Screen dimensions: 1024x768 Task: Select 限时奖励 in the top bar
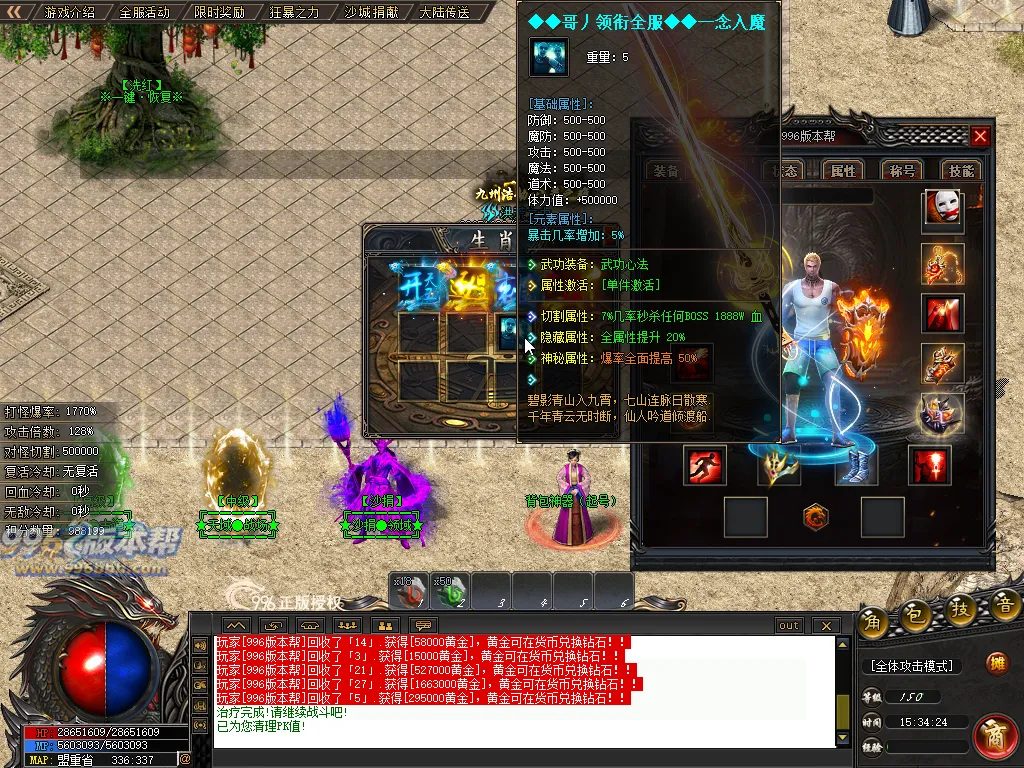coord(219,13)
